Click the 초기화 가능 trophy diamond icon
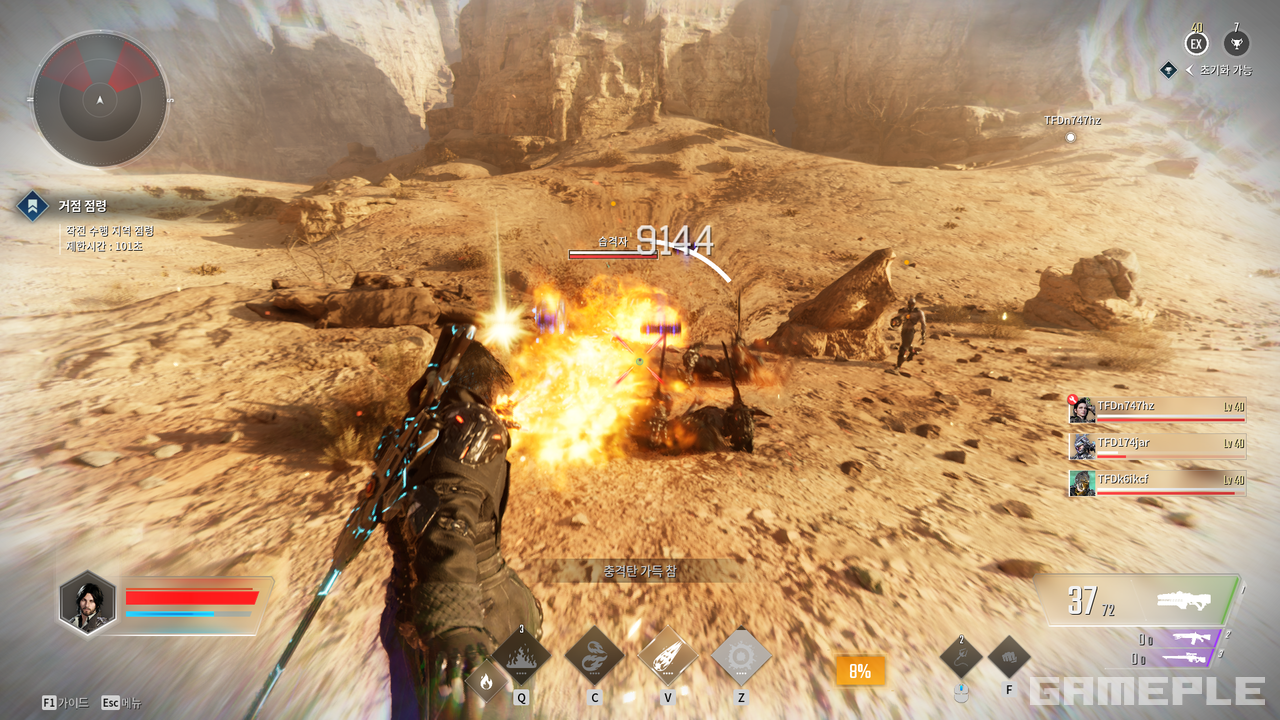This screenshot has height=720, width=1280. pos(1168,70)
